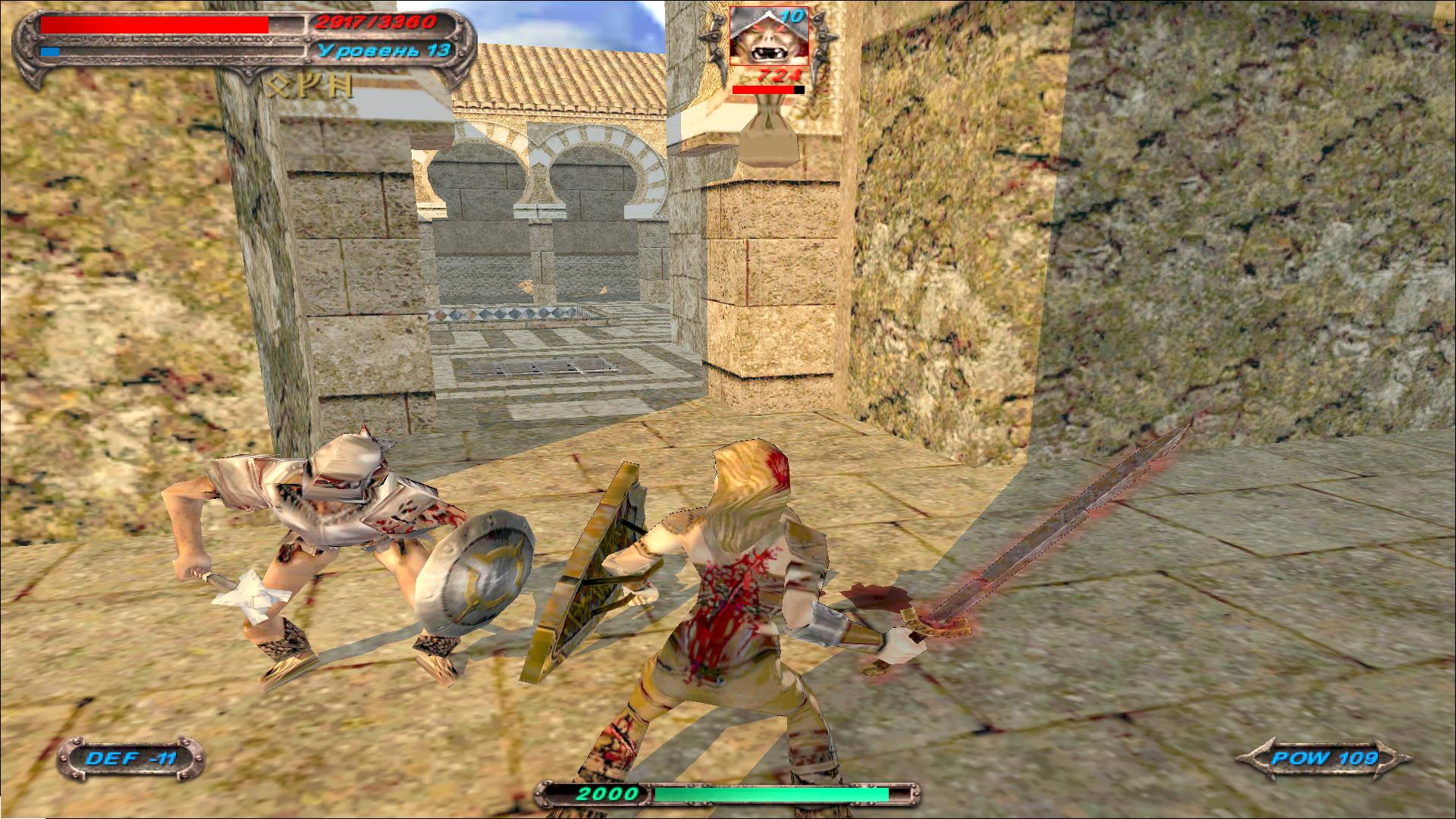Select the targeted orc enemy portrait
The image size is (1456, 819).
(768, 38)
